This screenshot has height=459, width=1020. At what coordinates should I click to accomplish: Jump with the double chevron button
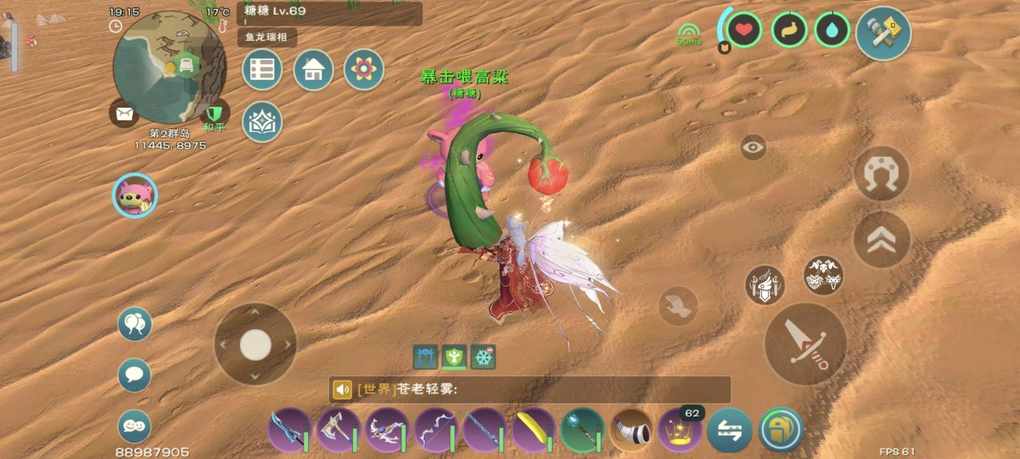click(882, 240)
